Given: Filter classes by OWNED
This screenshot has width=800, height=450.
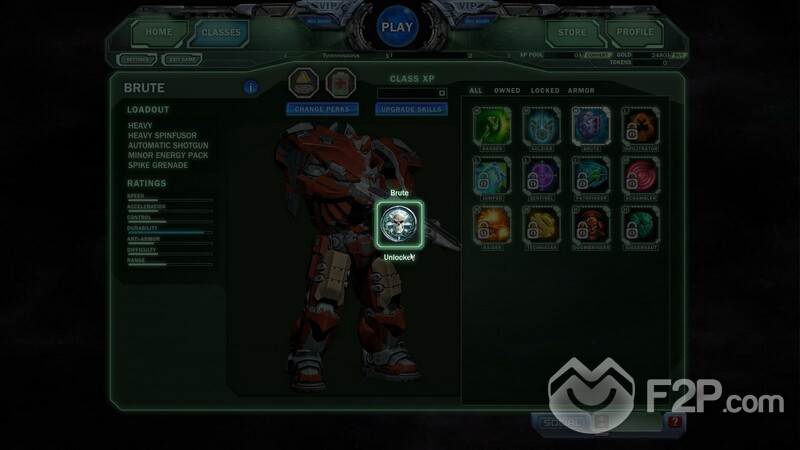Looking at the screenshot, I should (507, 91).
